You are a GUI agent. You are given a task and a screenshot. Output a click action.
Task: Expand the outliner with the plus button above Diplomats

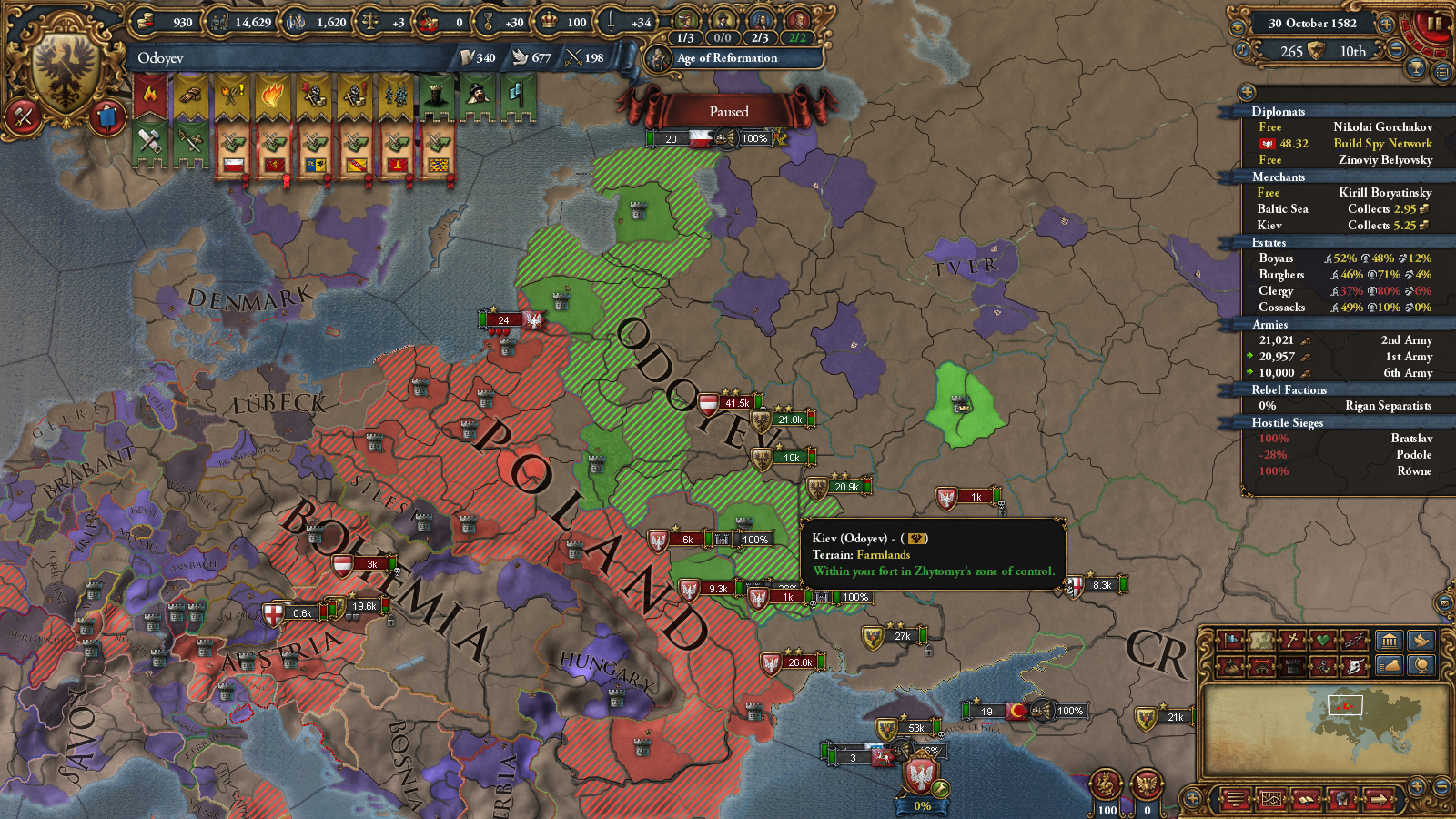coord(1245,91)
